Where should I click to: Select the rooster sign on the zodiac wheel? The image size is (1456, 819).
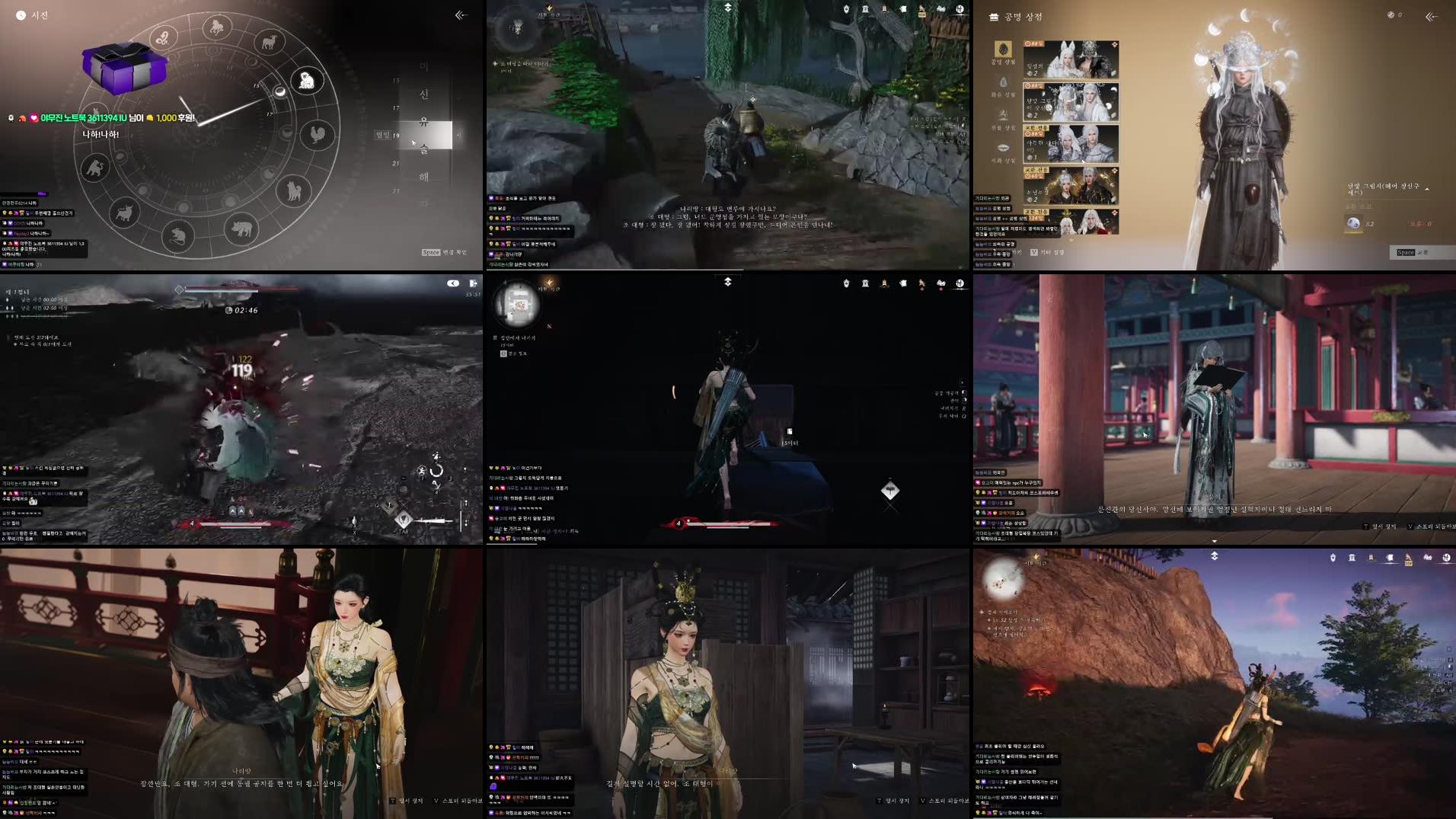(x=317, y=135)
